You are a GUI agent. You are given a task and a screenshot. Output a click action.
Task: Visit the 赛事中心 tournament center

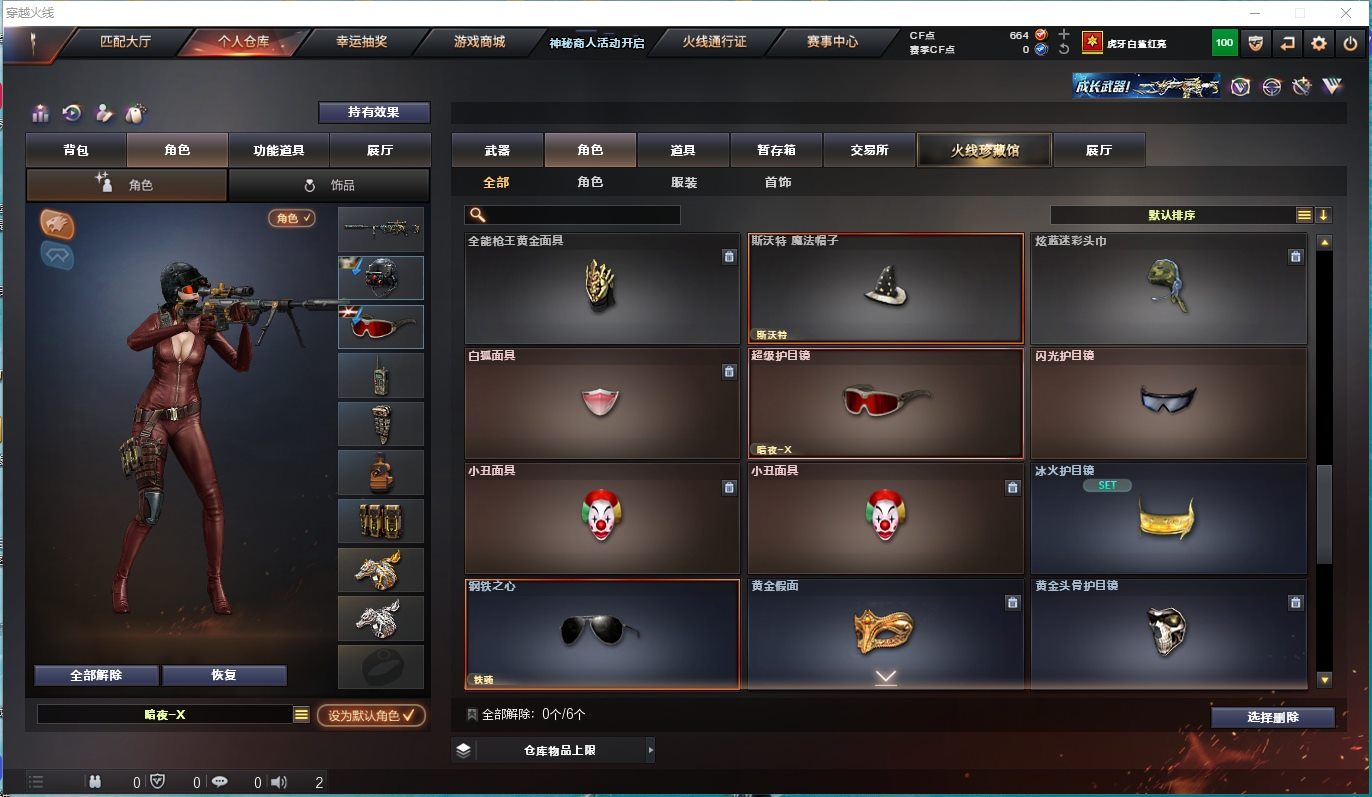click(x=832, y=42)
